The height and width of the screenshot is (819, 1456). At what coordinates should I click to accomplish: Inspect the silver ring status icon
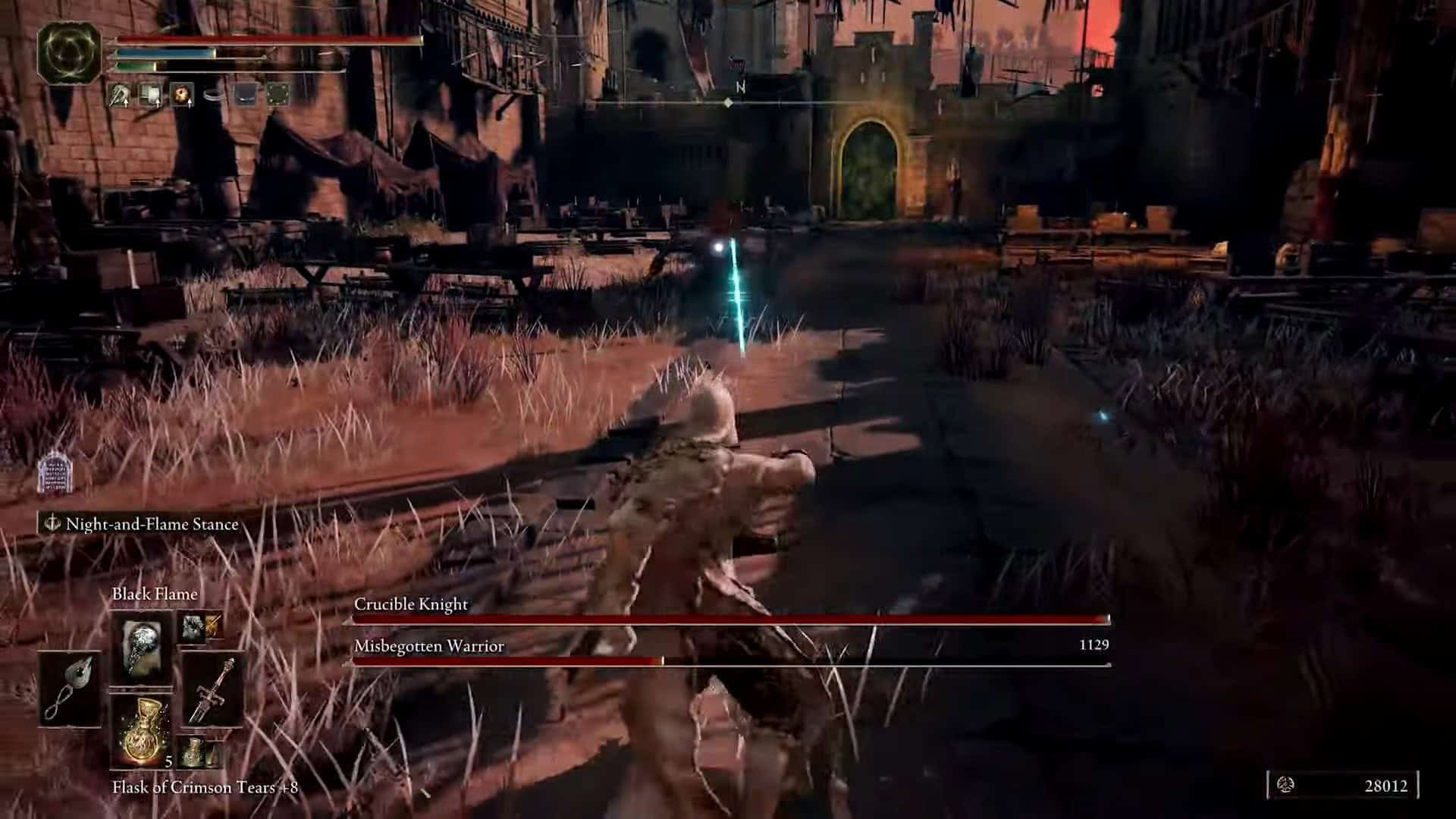215,94
